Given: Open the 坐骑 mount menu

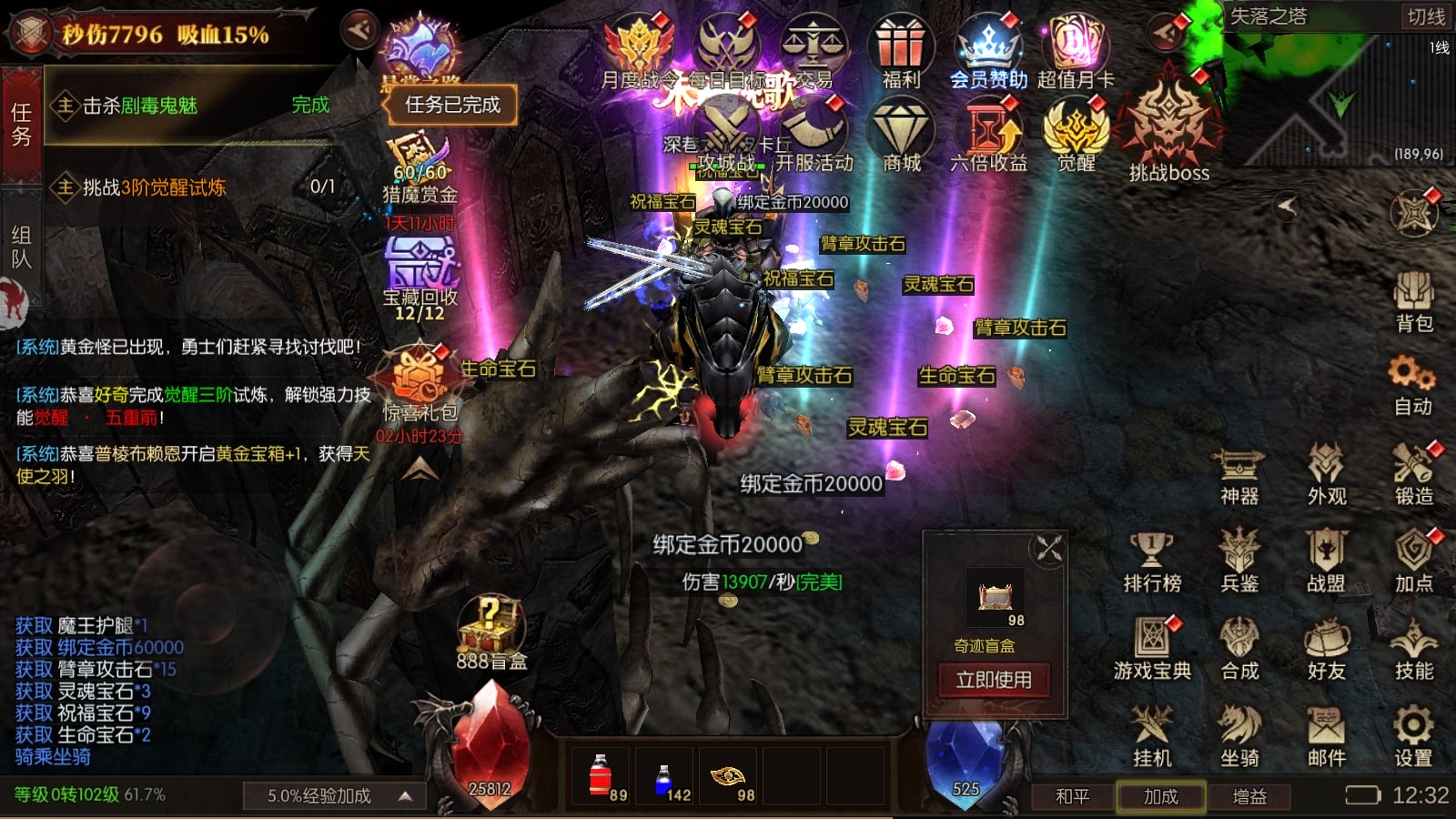Looking at the screenshot, I should (1239, 736).
